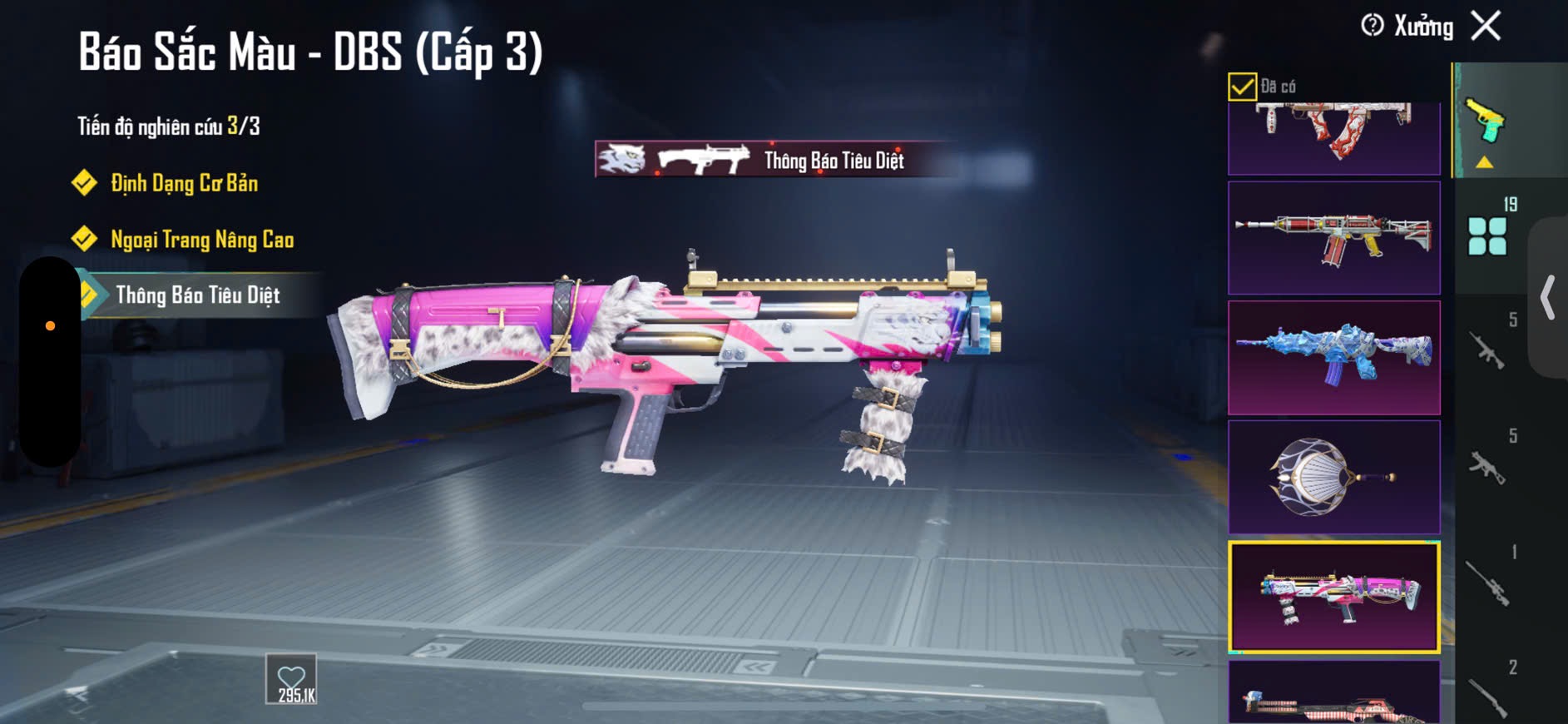Select Định Dạng Cơ Bản research stage

(184, 183)
